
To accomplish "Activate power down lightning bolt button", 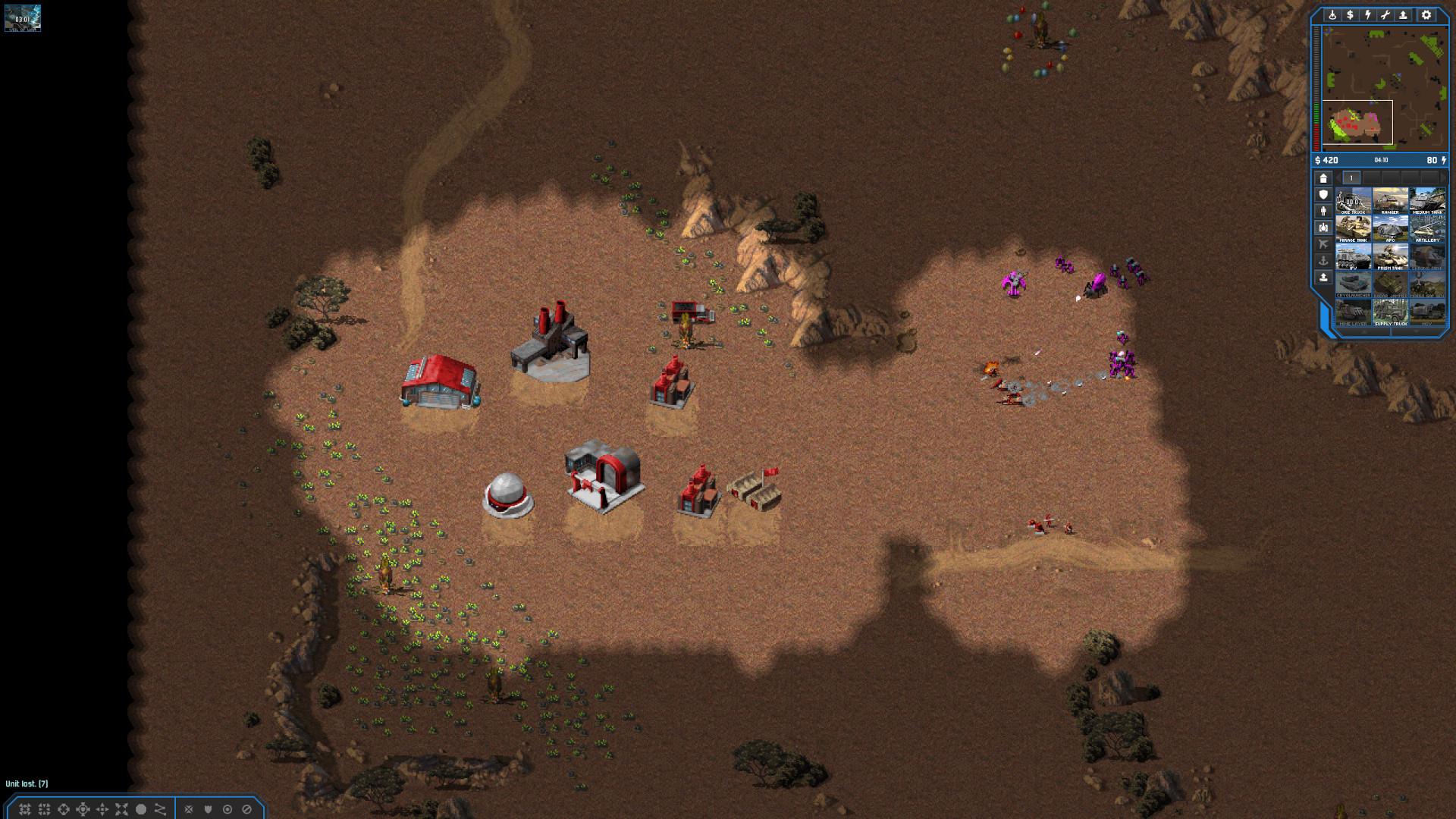I will 1368,15.
